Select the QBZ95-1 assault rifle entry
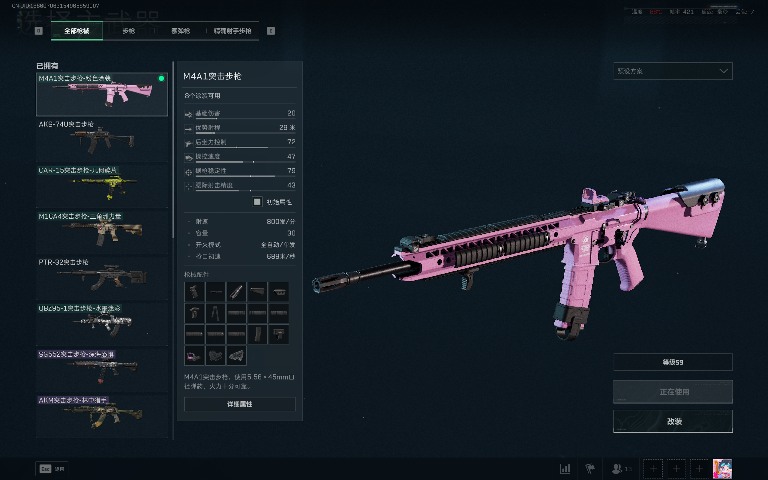 (x=102, y=323)
